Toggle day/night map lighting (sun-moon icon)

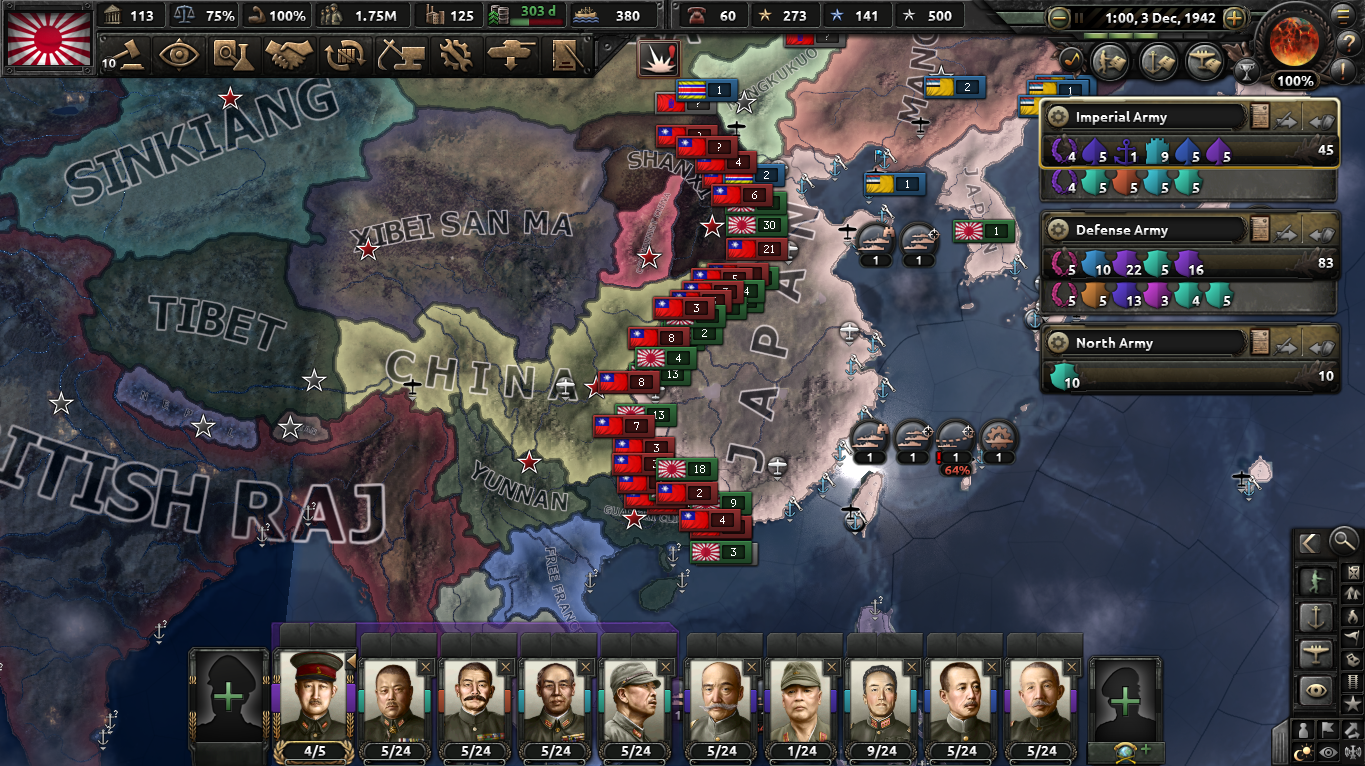tap(1302, 751)
